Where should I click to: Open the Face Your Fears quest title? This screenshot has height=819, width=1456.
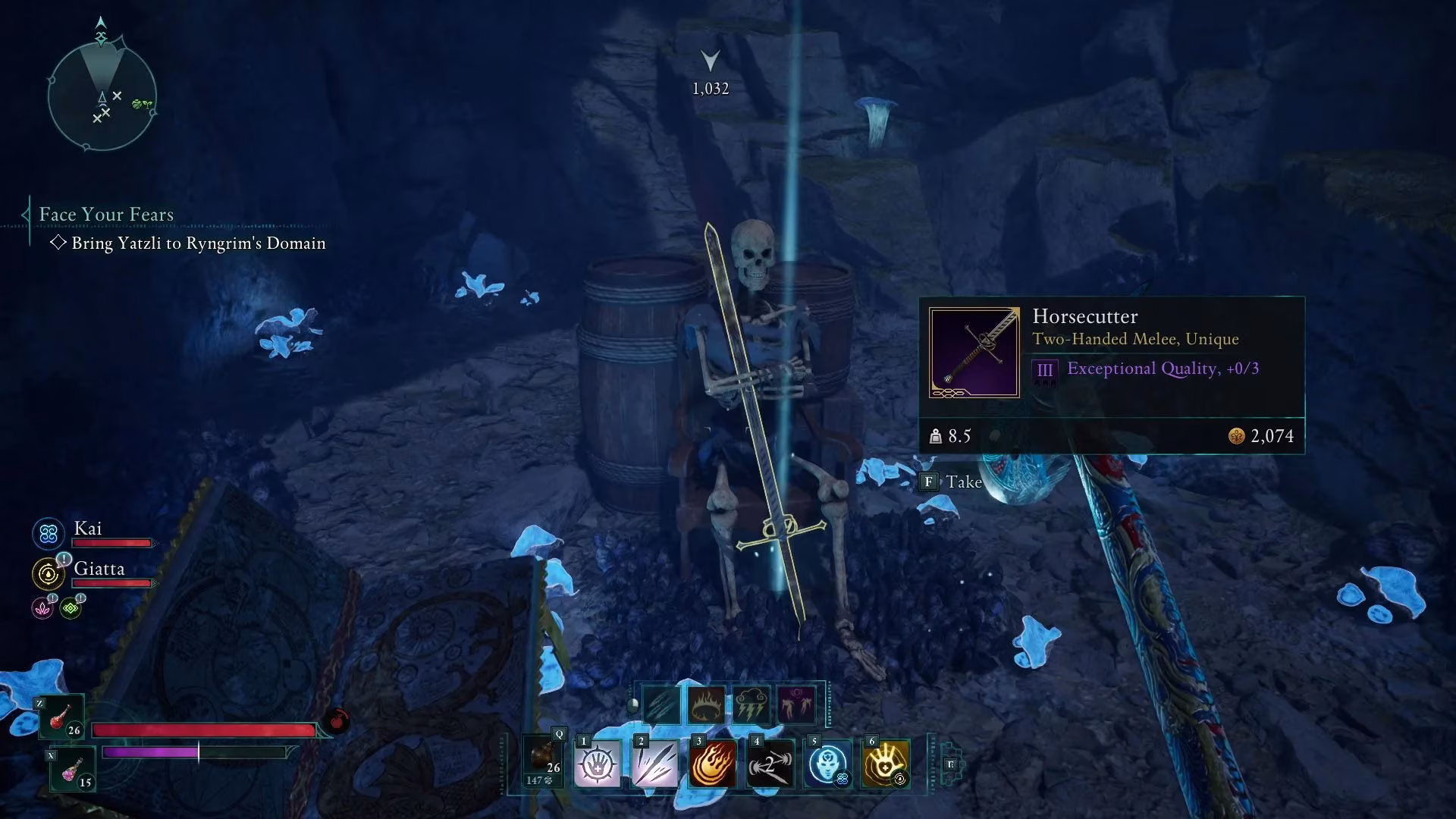[x=106, y=215]
